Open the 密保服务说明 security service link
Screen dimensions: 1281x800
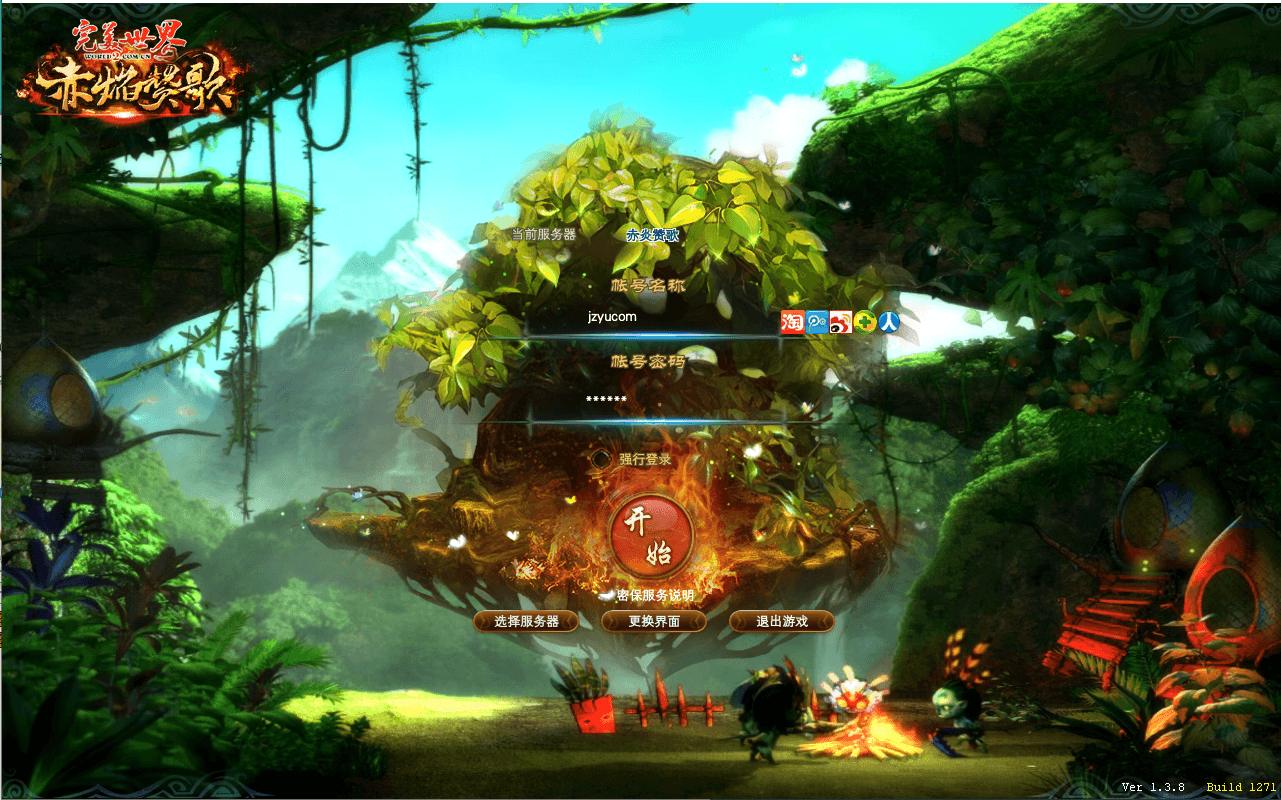(654, 596)
